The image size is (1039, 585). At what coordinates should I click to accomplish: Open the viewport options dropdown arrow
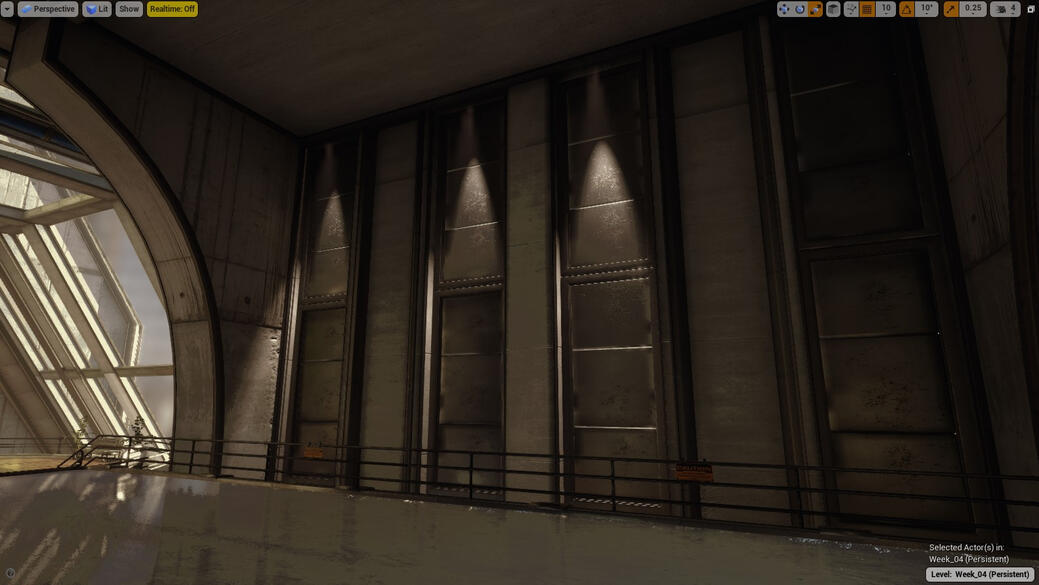pyautogui.click(x=7, y=9)
